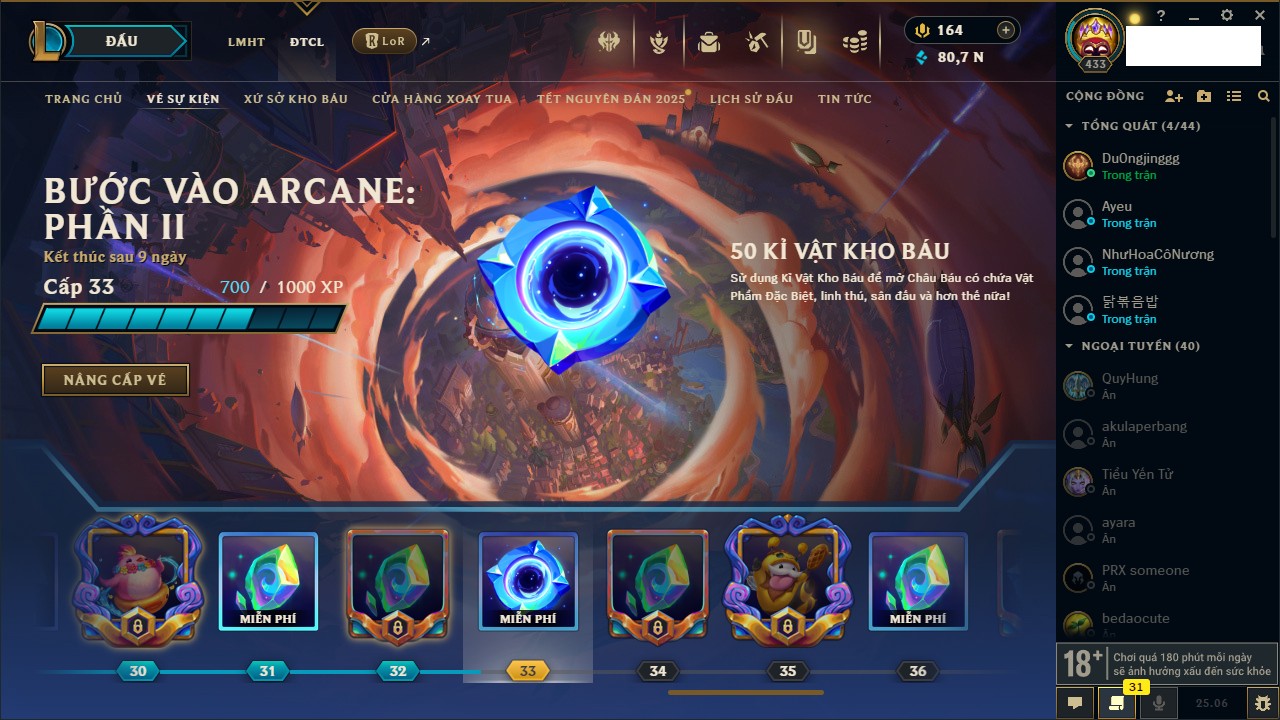The width and height of the screenshot is (1280, 720).
Task: Open friend DuOngjinggg in the list
Action: 1140,166
